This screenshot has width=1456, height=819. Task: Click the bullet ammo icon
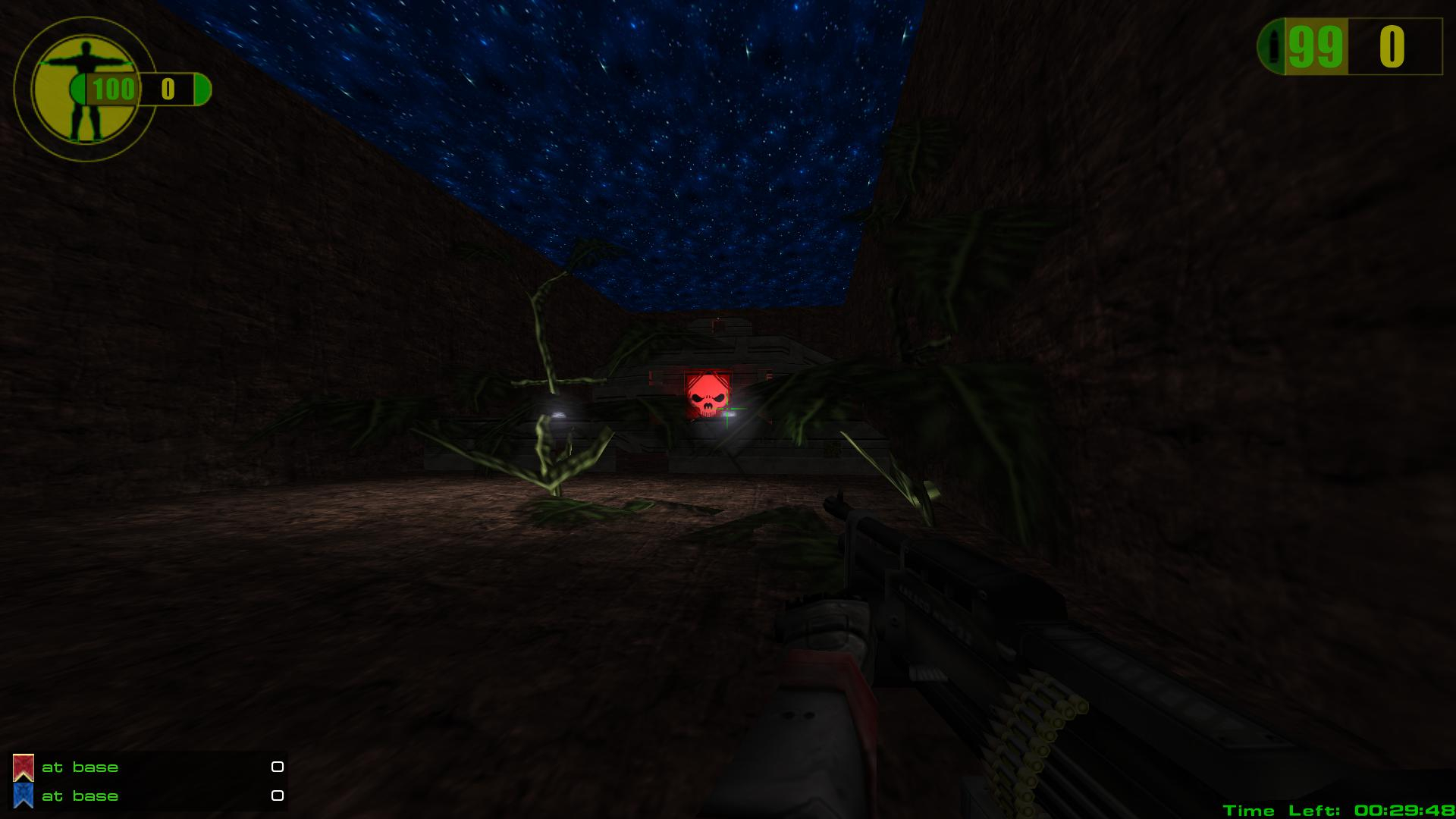click(1274, 47)
